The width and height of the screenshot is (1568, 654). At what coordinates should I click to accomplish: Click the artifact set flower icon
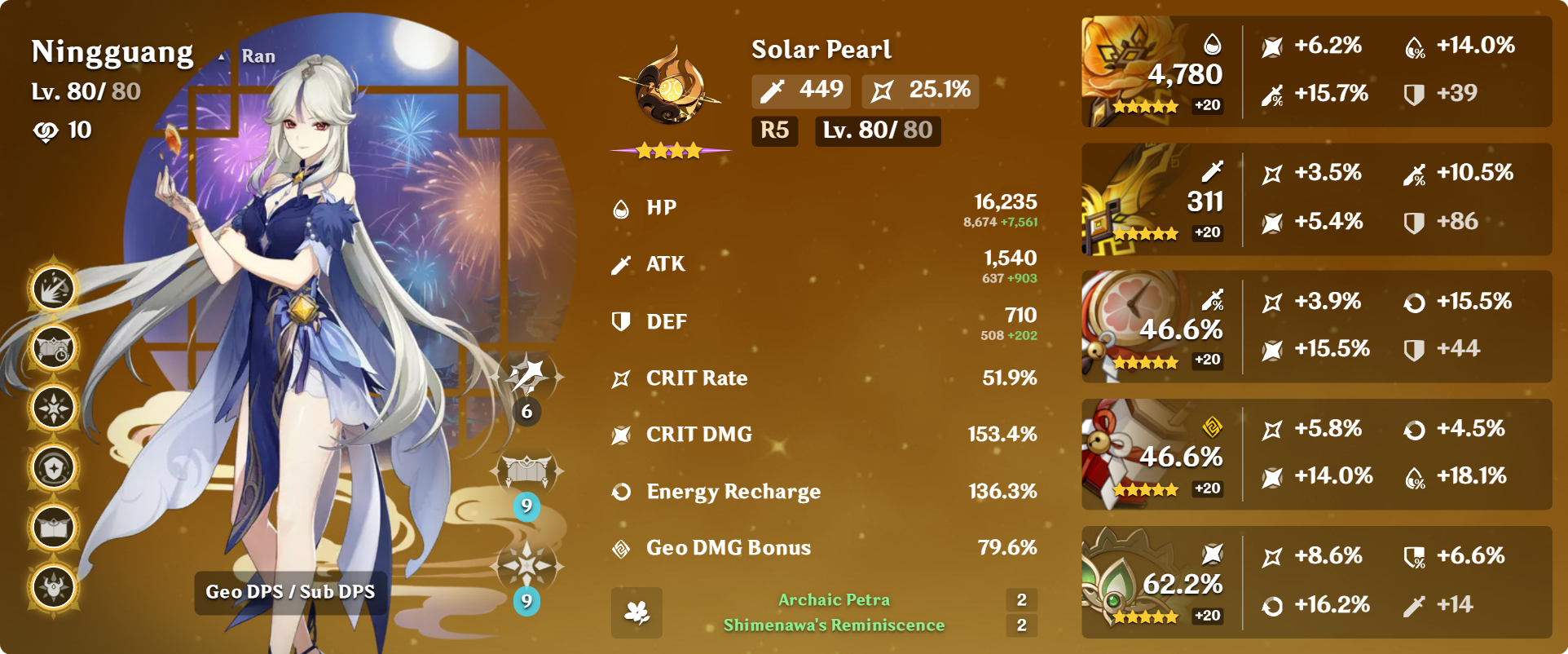(636, 612)
